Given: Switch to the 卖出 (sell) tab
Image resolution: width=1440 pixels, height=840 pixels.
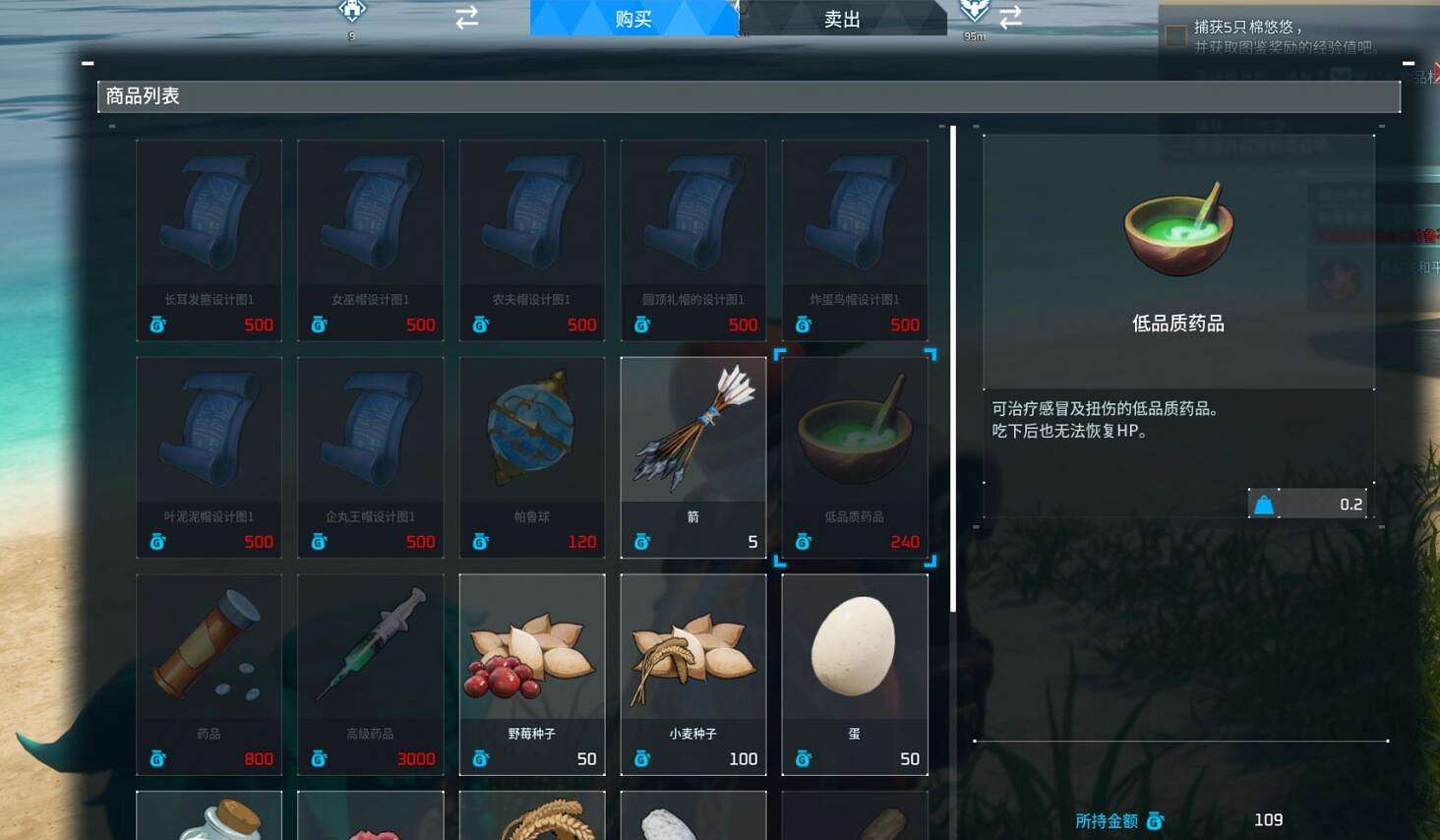Looking at the screenshot, I should tap(841, 19).
